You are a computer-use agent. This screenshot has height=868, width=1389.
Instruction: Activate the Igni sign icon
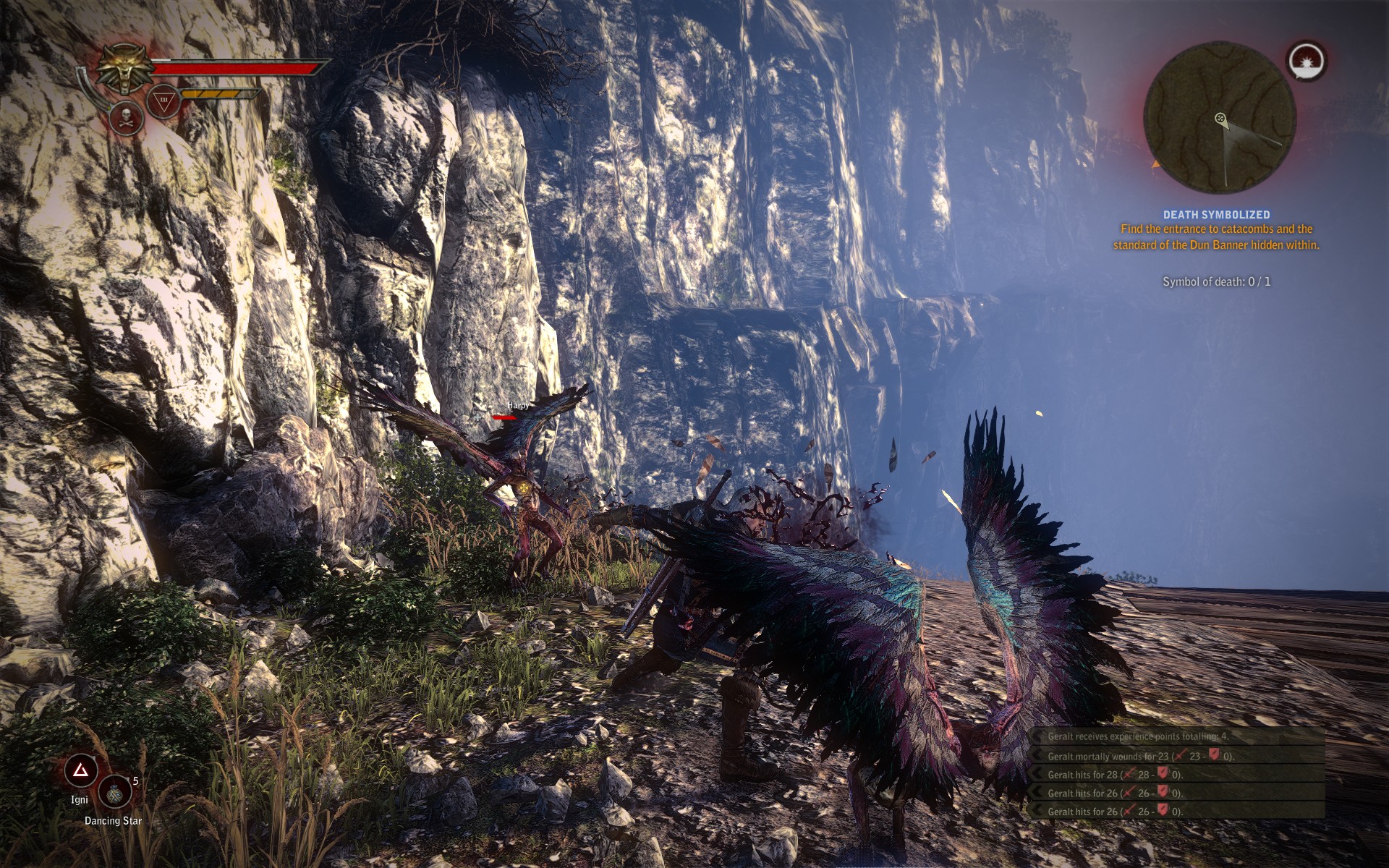(x=80, y=772)
